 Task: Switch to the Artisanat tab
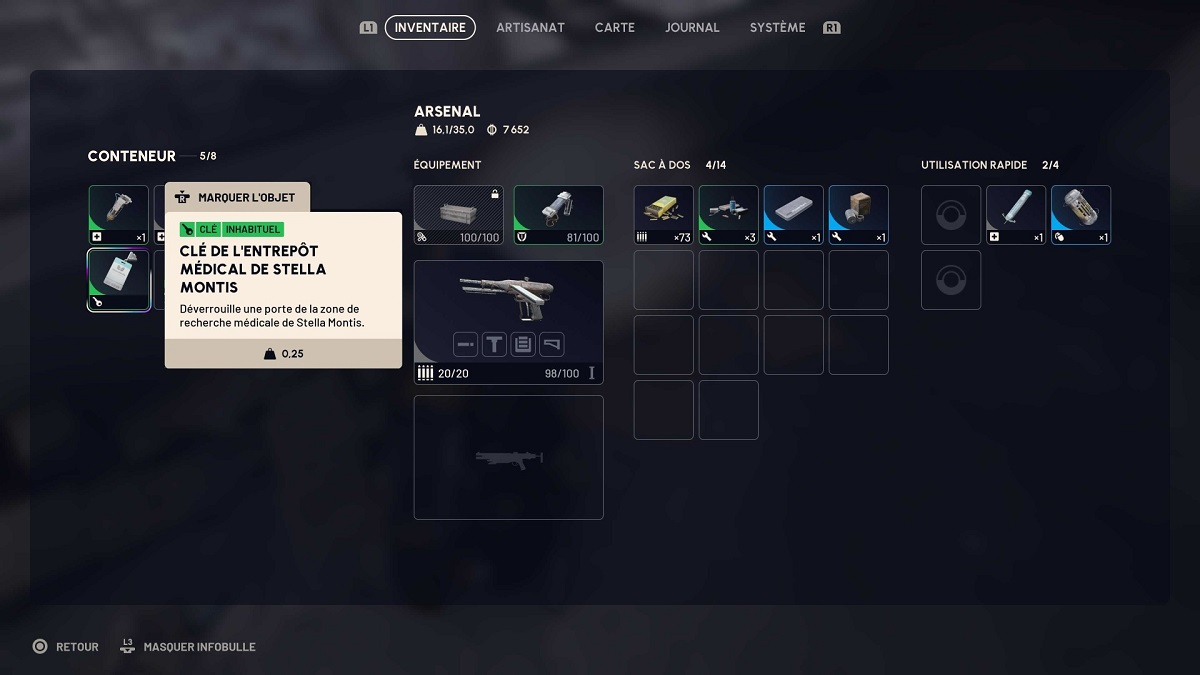pyautogui.click(x=530, y=28)
